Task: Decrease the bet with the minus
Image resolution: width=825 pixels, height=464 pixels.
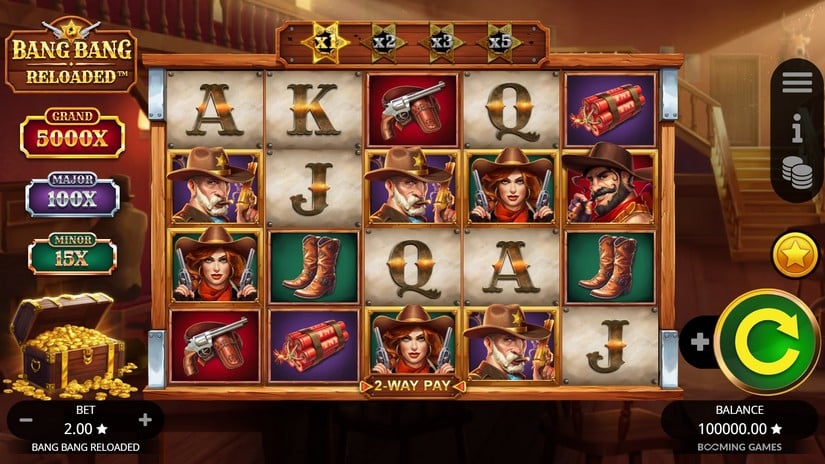Action: pyautogui.click(x=27, y=420)
